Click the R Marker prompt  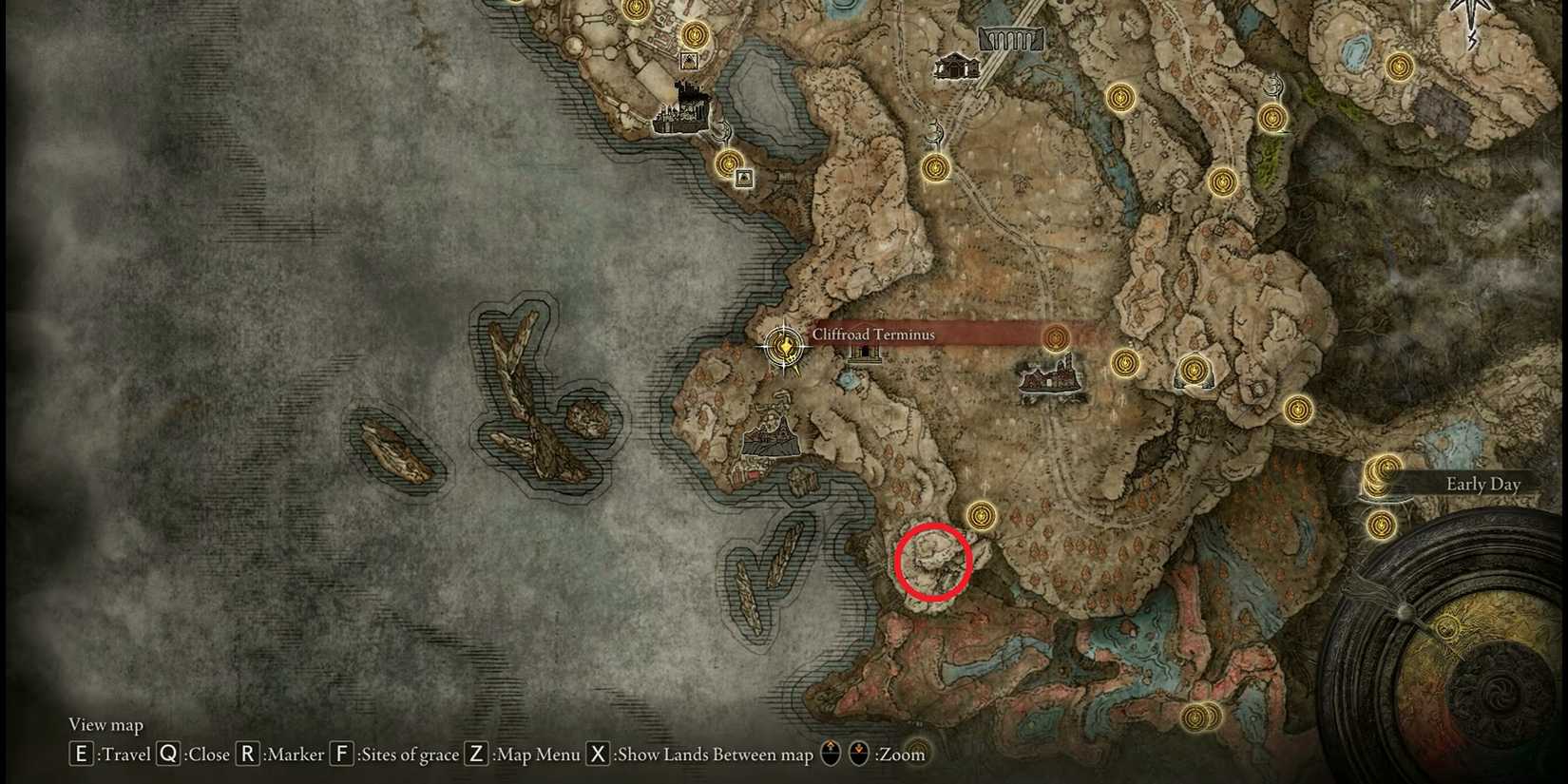(x=248, y=754)
